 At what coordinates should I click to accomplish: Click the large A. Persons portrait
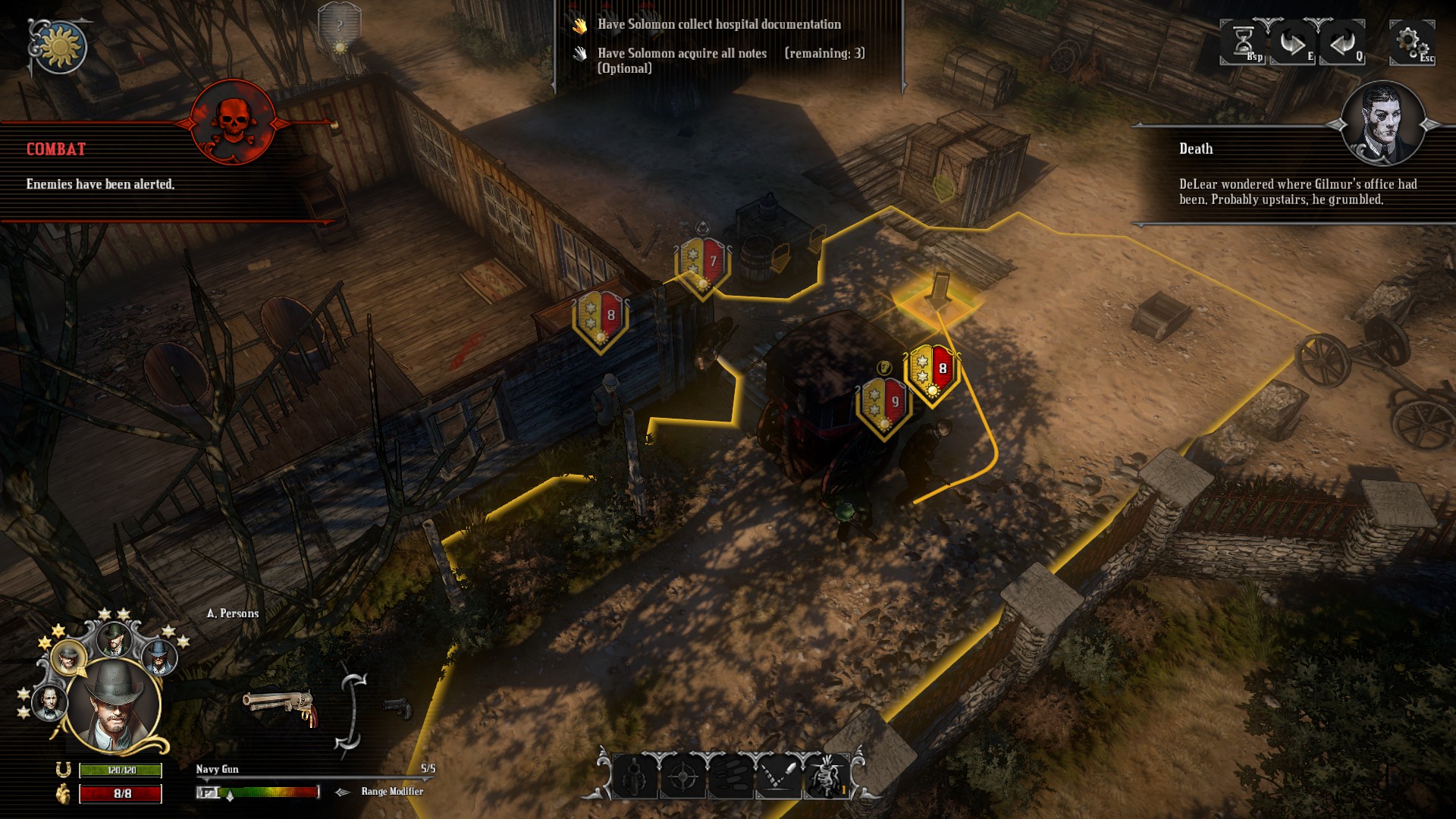[114, 705]
